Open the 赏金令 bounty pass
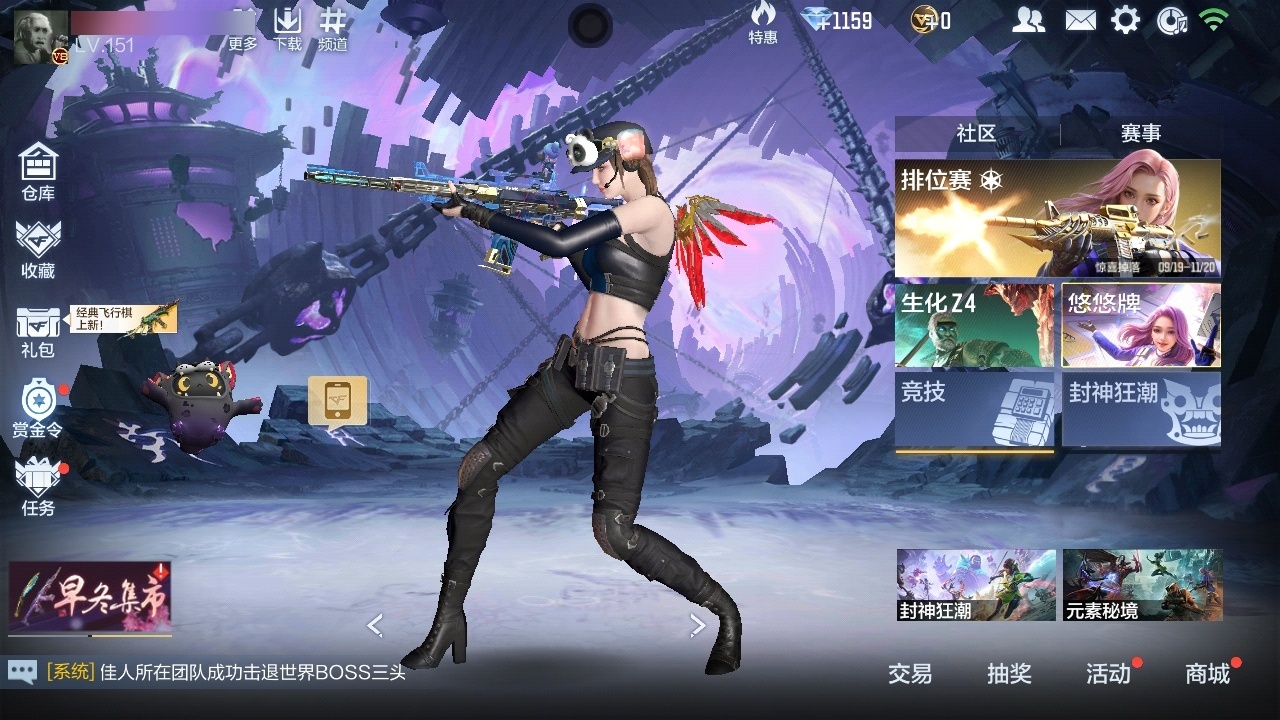Viewport: 1280px width, 720px height. [38, 408]
